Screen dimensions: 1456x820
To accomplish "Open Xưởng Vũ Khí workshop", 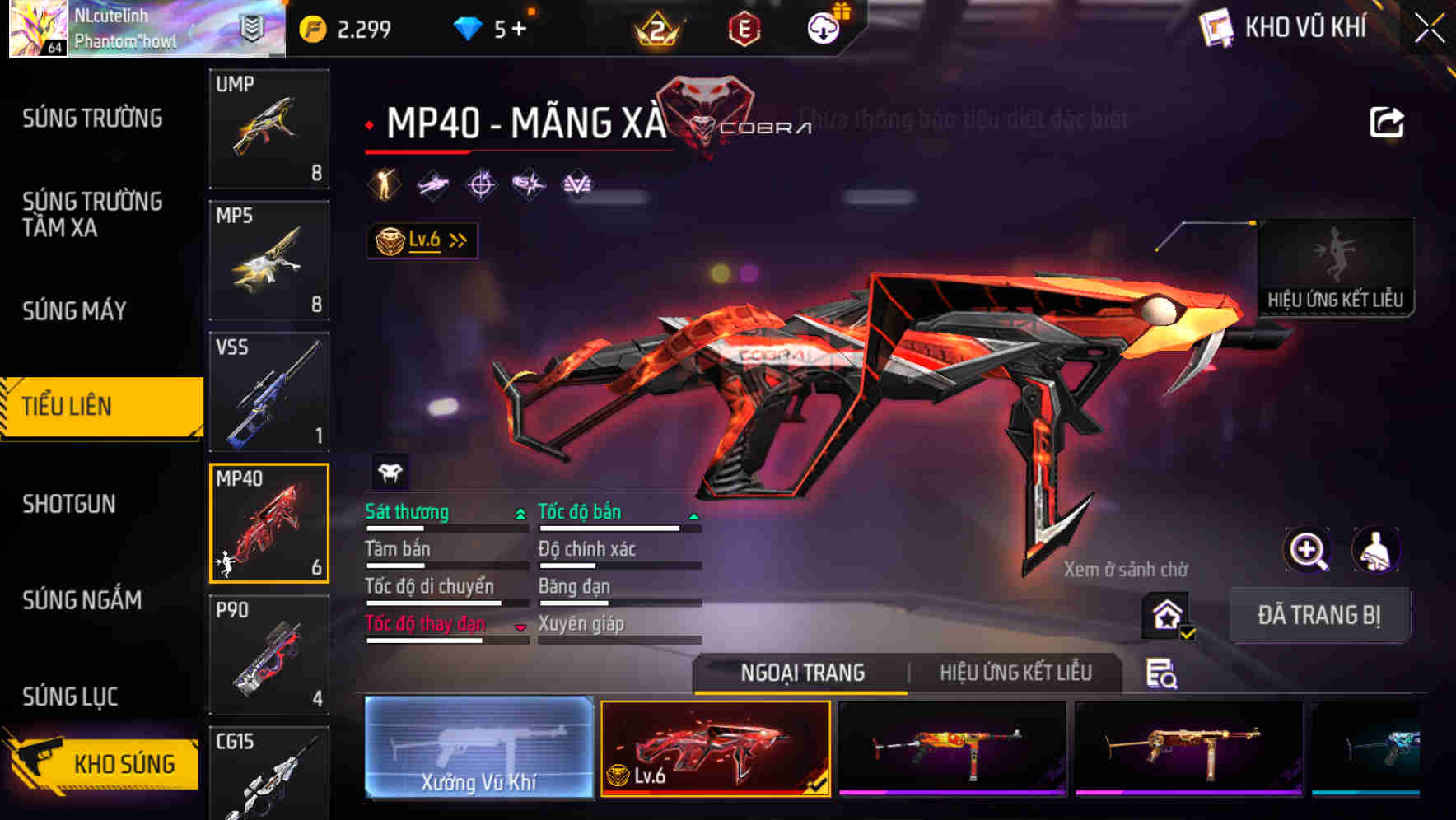I will pyautogui.click(x=478, y=751).
